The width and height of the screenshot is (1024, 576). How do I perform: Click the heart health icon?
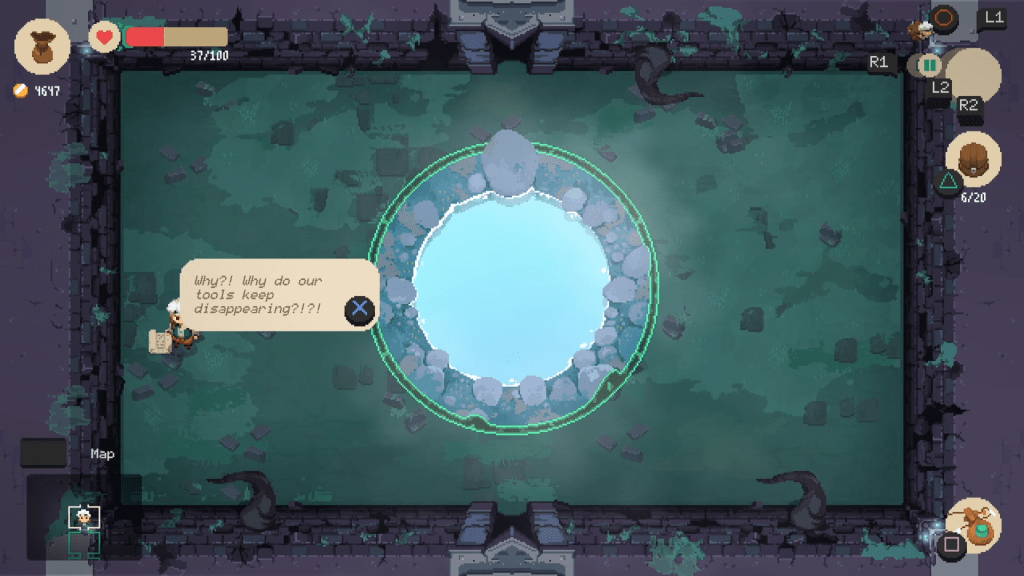pyautogui.click(x=104, y=37)
